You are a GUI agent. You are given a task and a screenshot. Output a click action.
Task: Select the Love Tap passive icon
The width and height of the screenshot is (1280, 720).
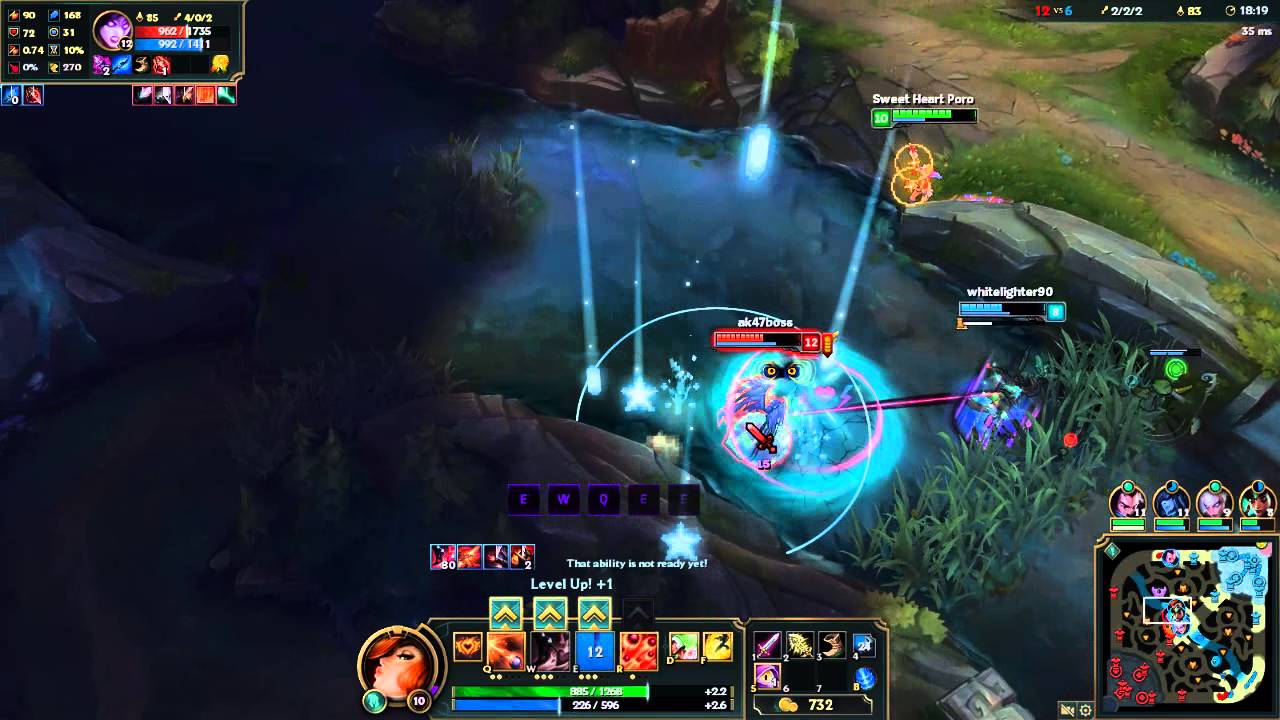click(467, 648)
